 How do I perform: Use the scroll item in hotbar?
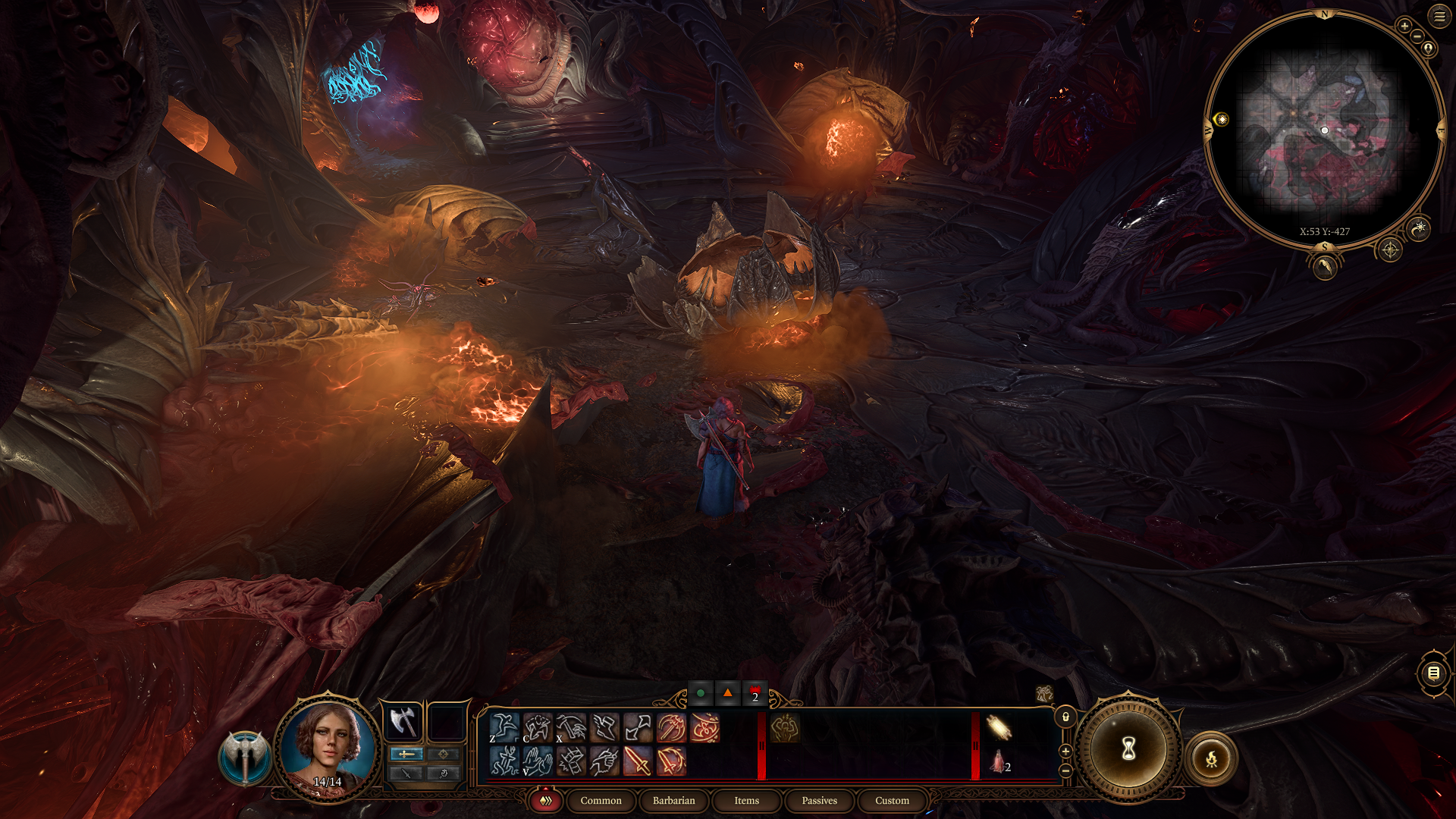pos(999,728)
